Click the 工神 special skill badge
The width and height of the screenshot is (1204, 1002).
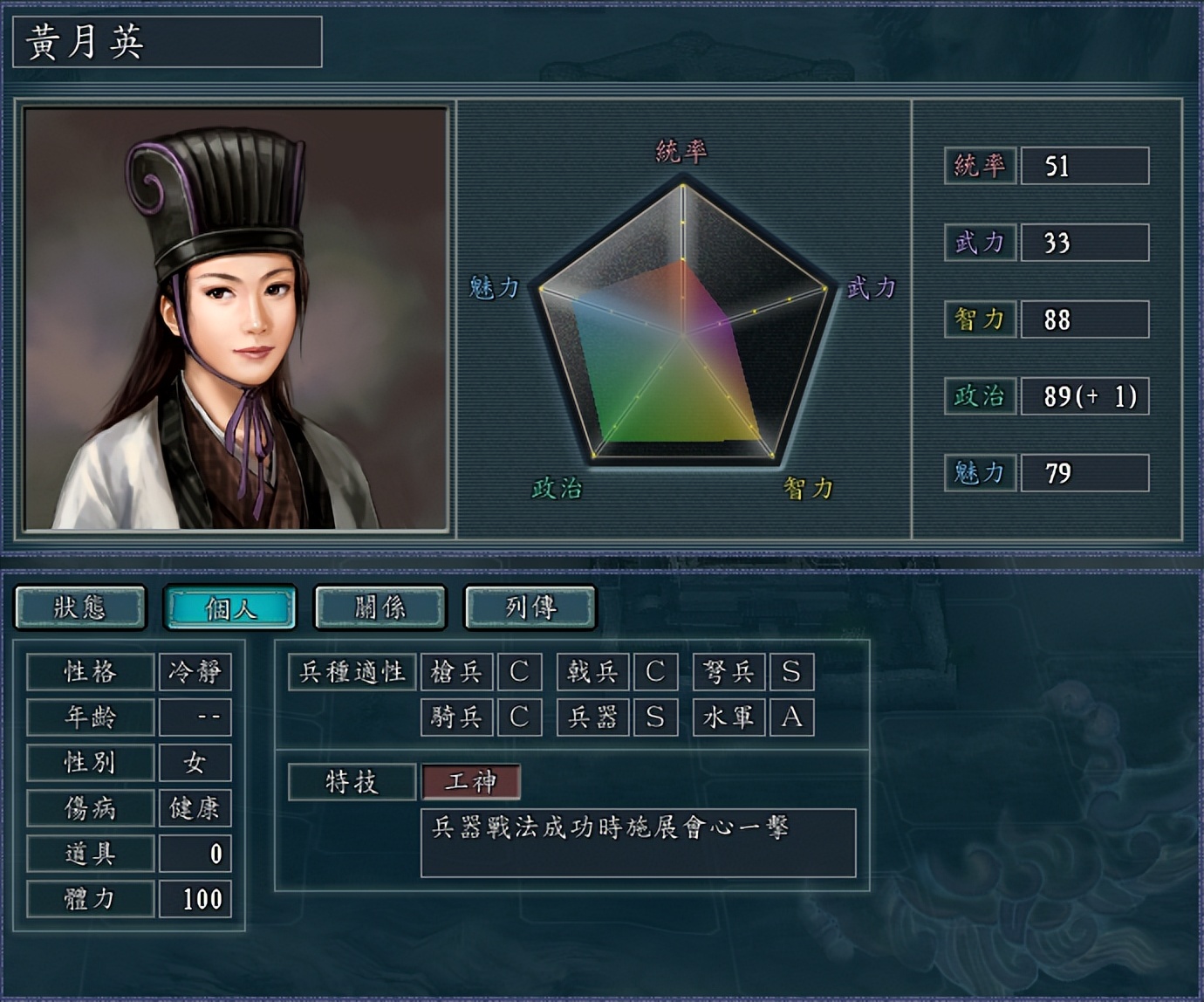(471, 782)
